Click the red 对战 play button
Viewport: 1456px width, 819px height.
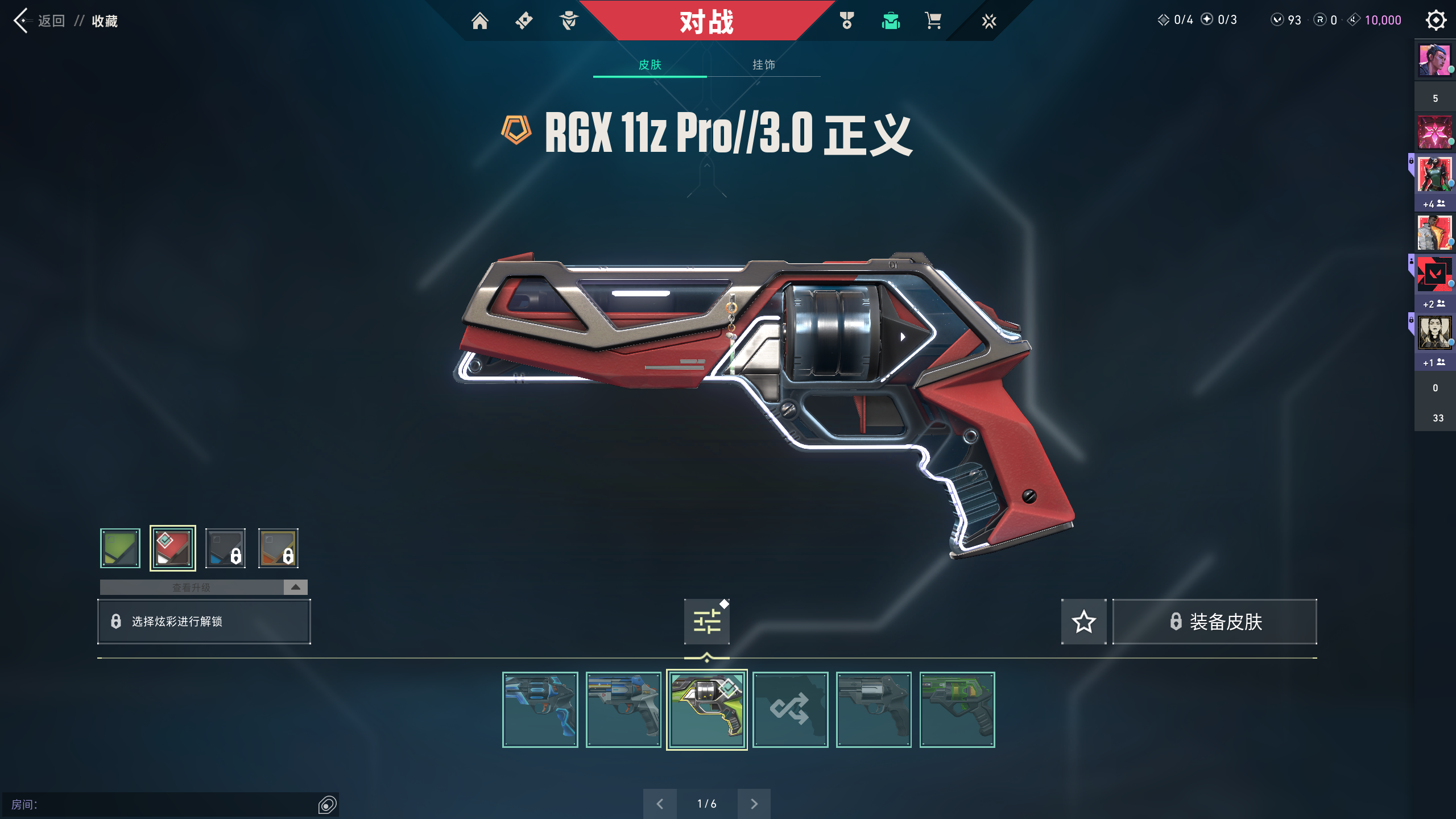(x=707, y=22)
